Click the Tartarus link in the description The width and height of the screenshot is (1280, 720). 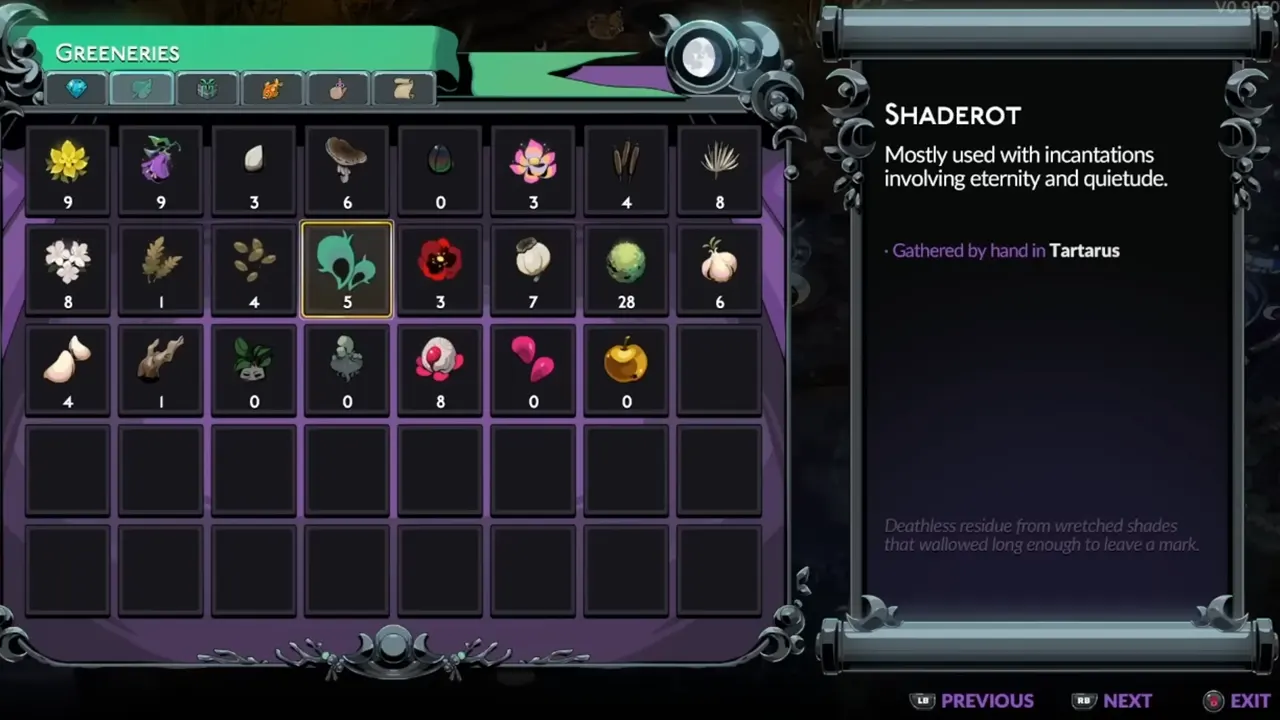pos(1084,250)
